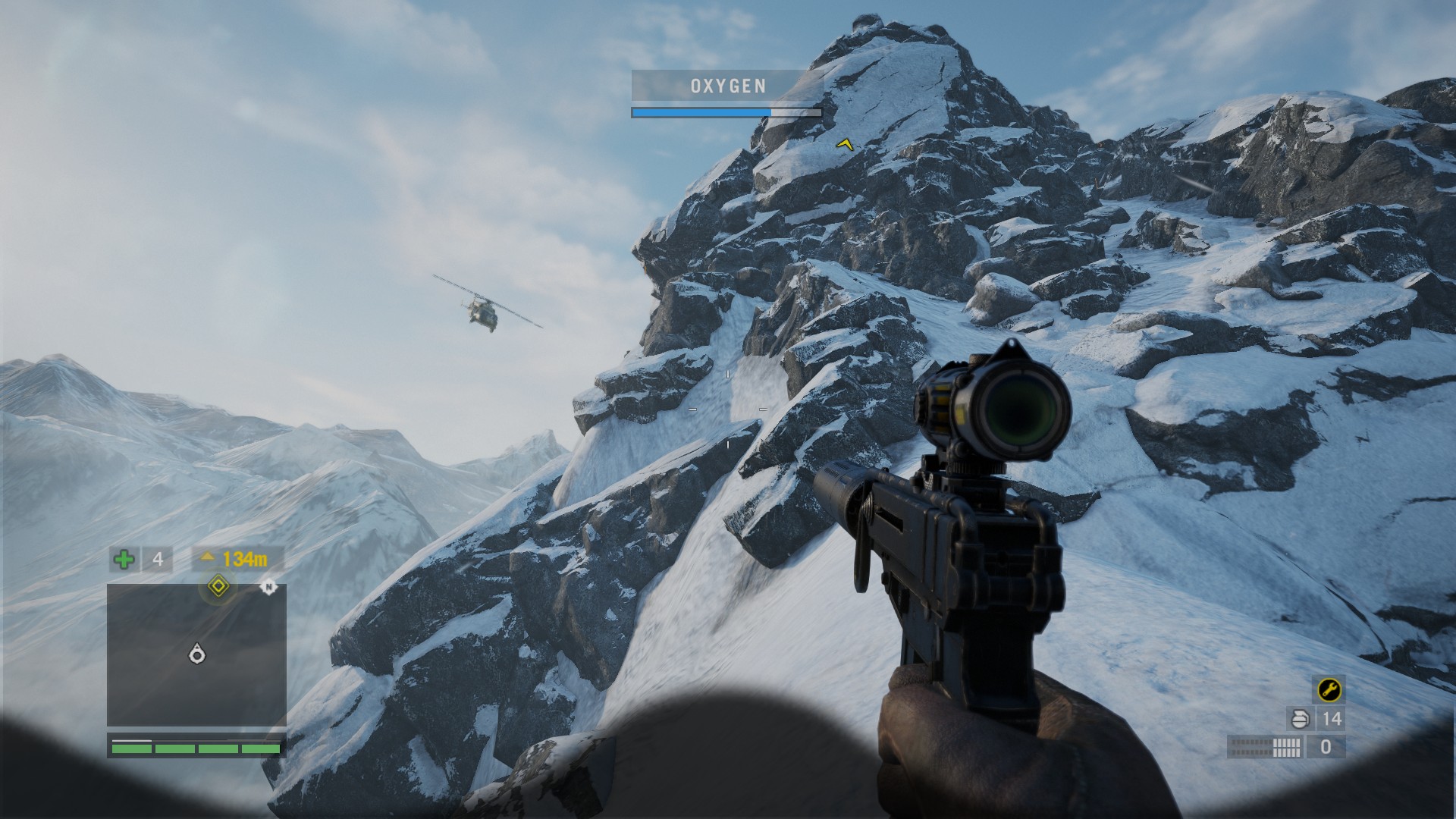Click the yellow objective waypoint arrow on the HUD

coord(844,143)
